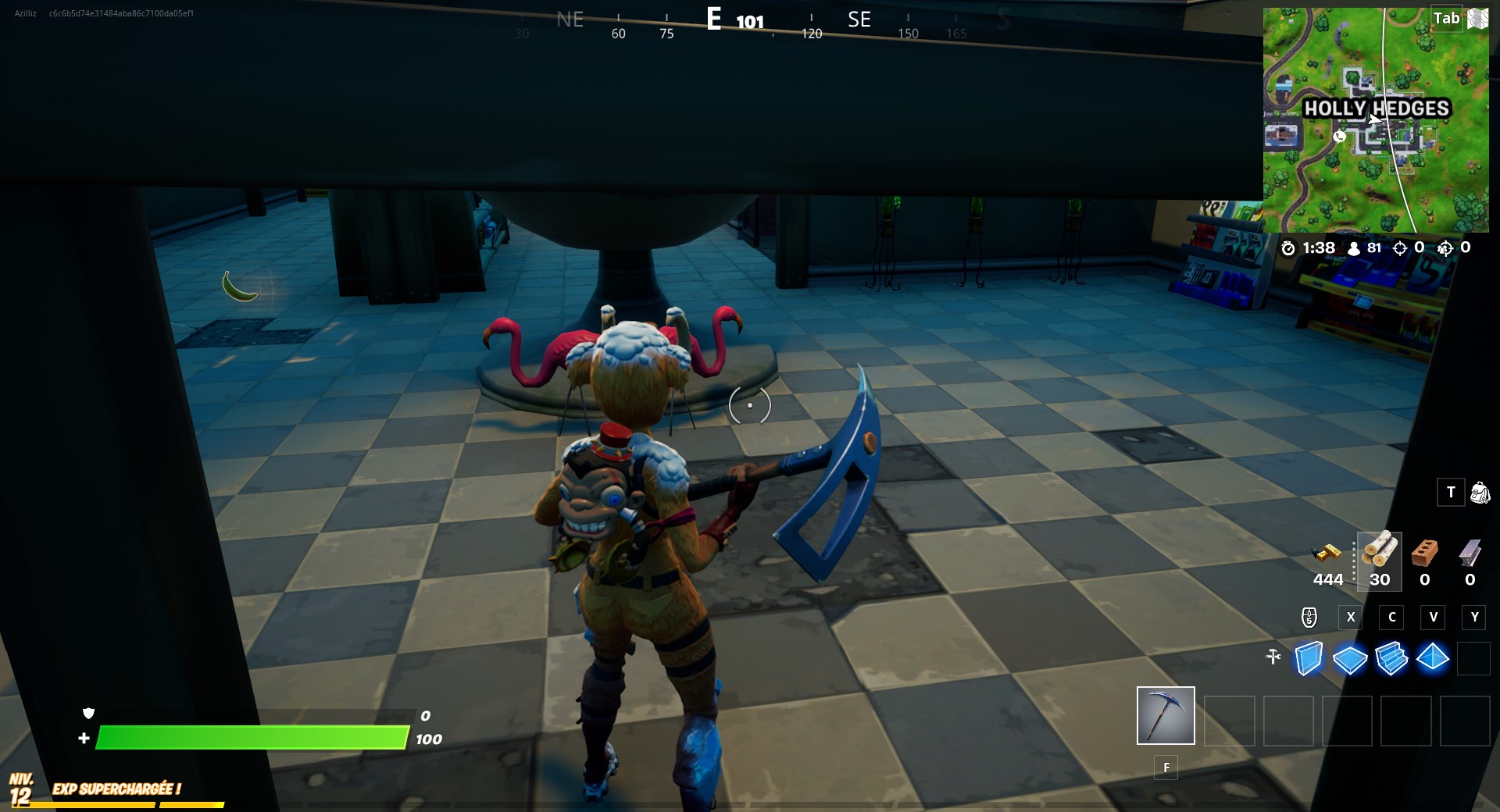Click the green health bar showing 100
The image size is (1500, 812).
[250, 737]
